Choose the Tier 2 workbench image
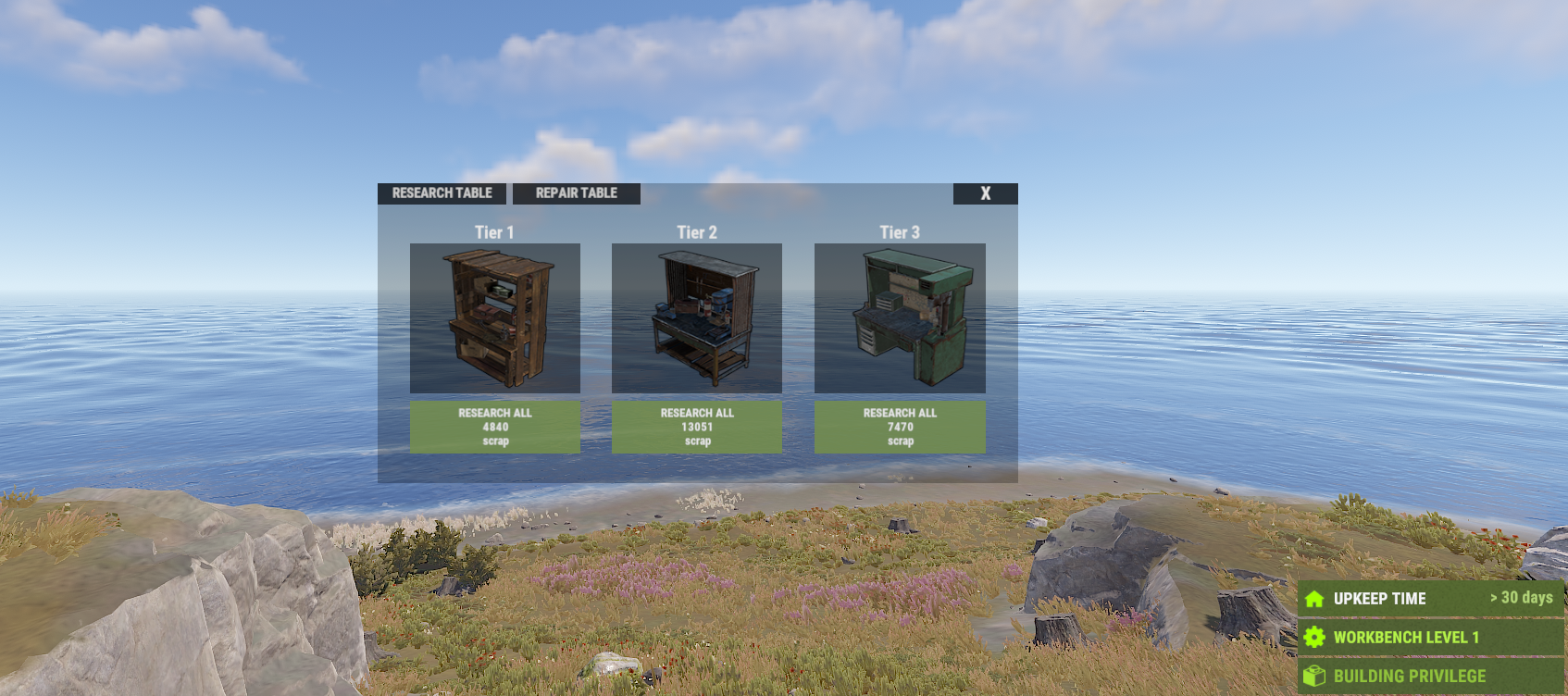1568x696 pixels. coord(697,317)
